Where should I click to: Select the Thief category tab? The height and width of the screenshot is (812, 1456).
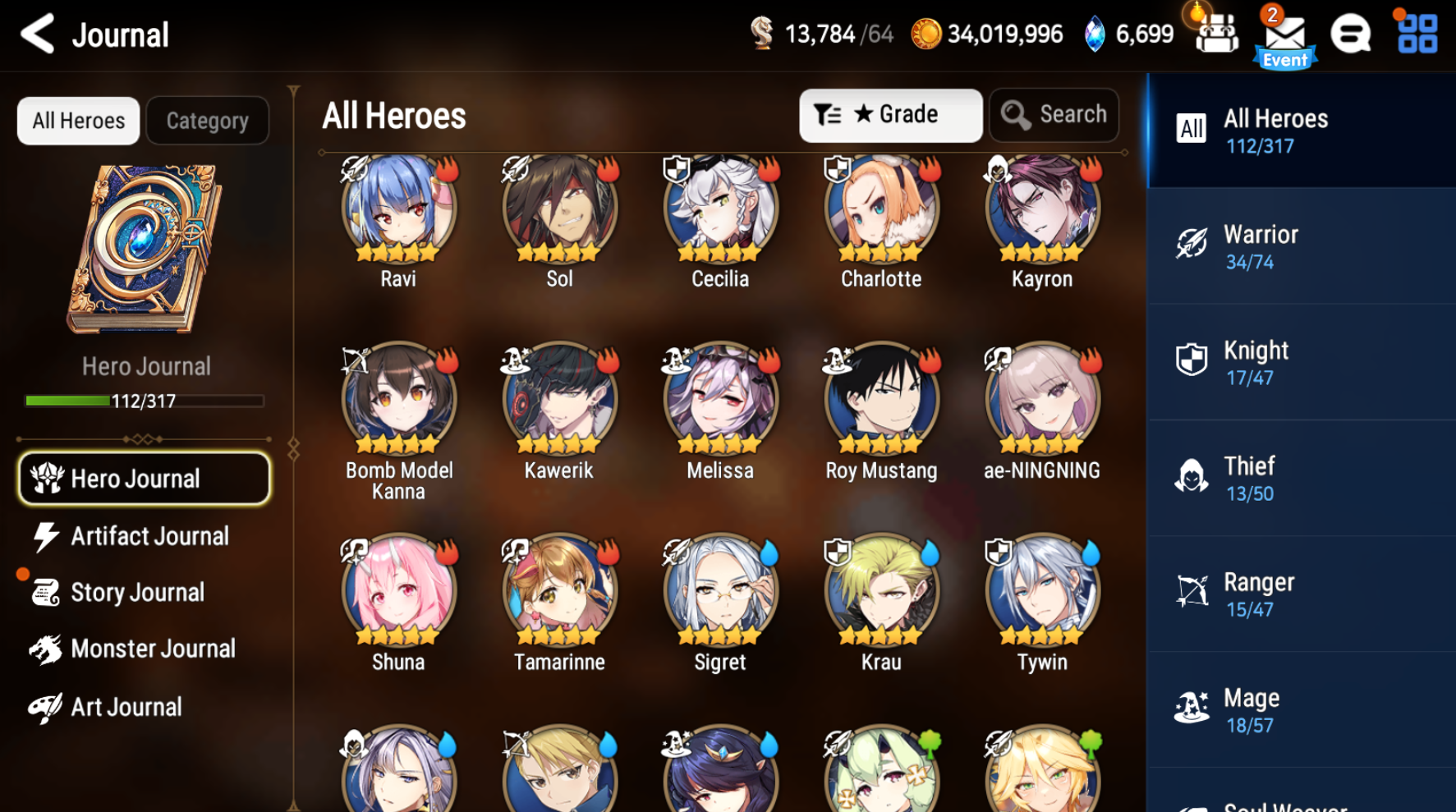click(1301, 477)
